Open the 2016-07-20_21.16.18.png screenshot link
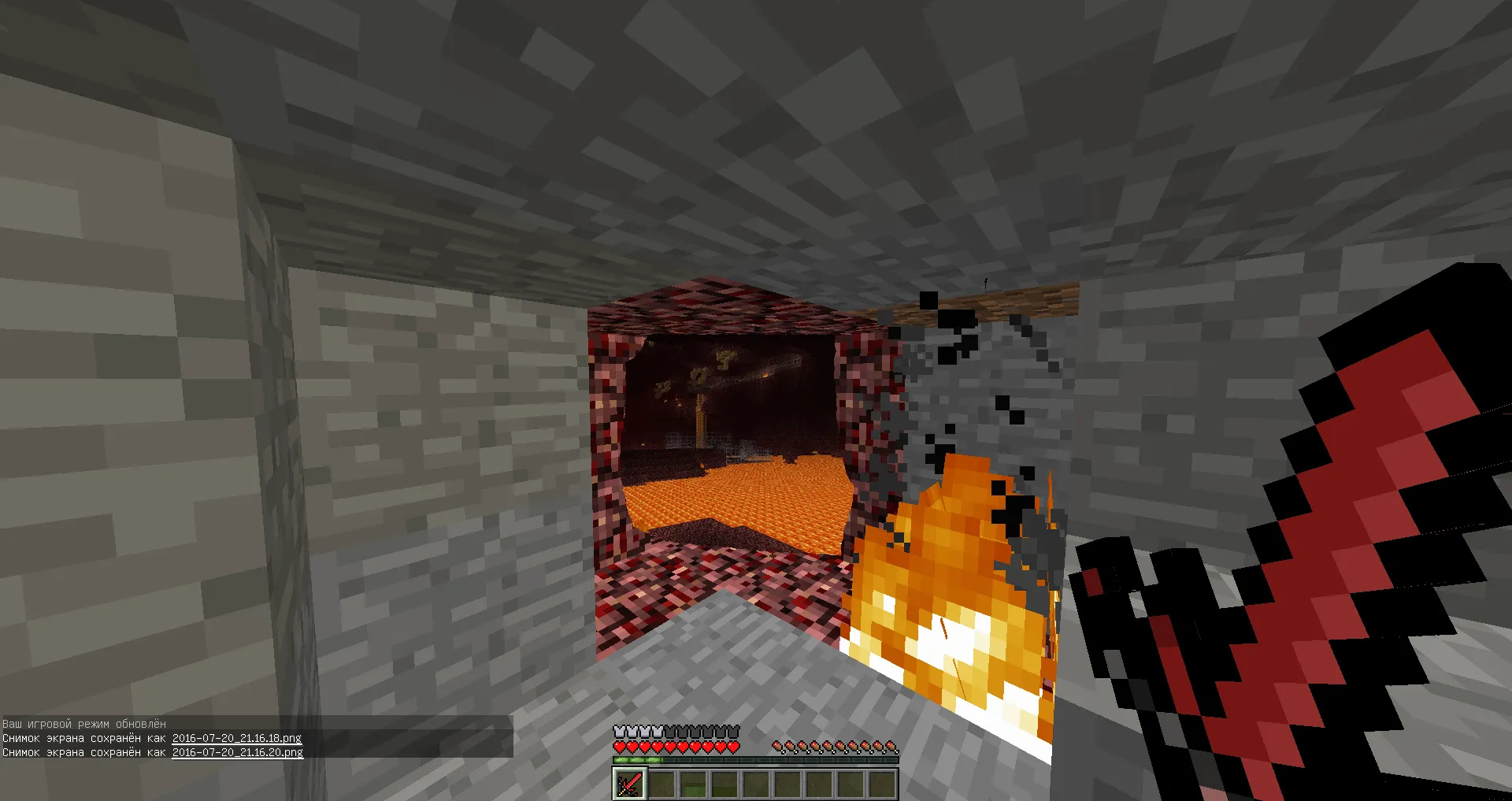 point(236,738)
